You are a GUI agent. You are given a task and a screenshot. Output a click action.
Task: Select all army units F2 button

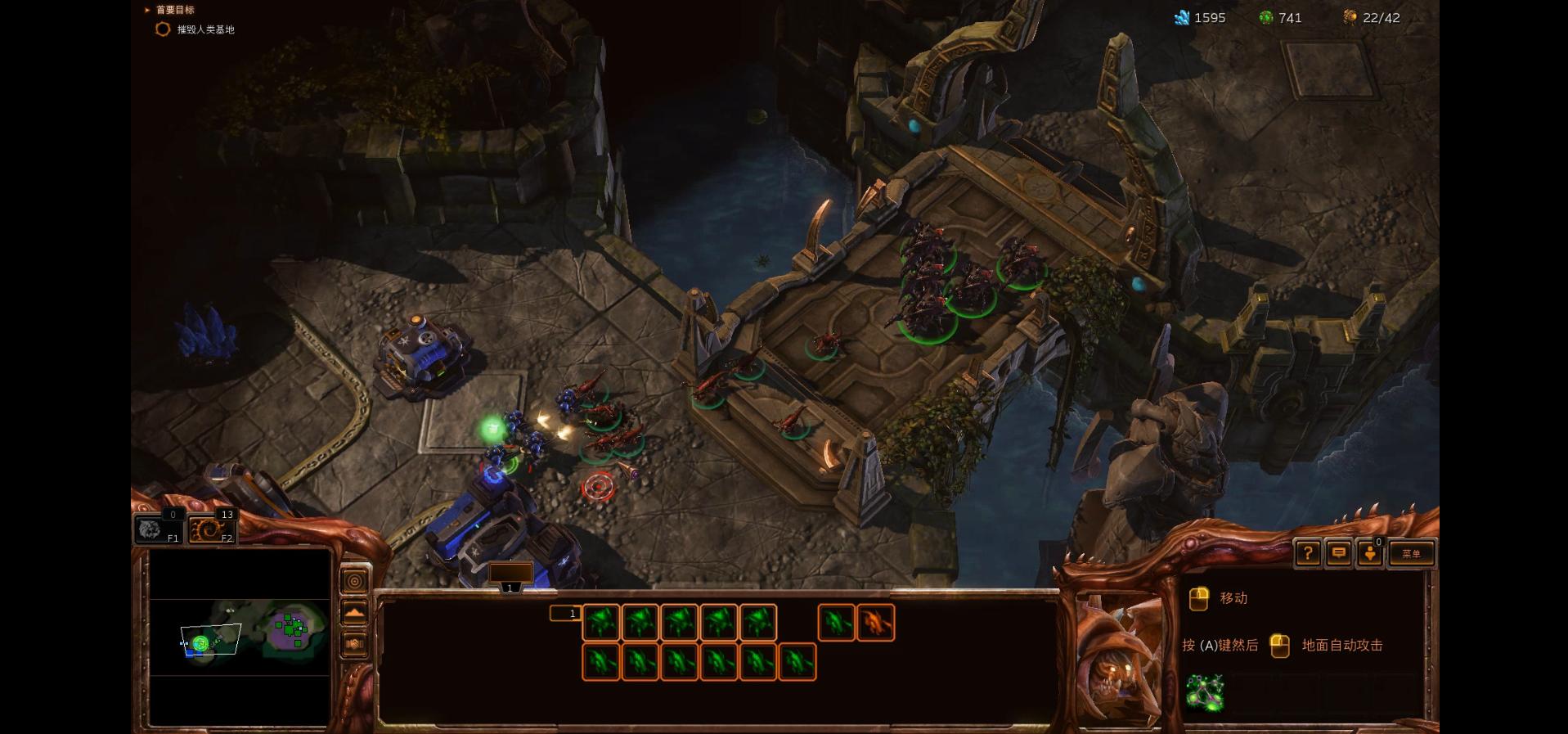point(211,529)
